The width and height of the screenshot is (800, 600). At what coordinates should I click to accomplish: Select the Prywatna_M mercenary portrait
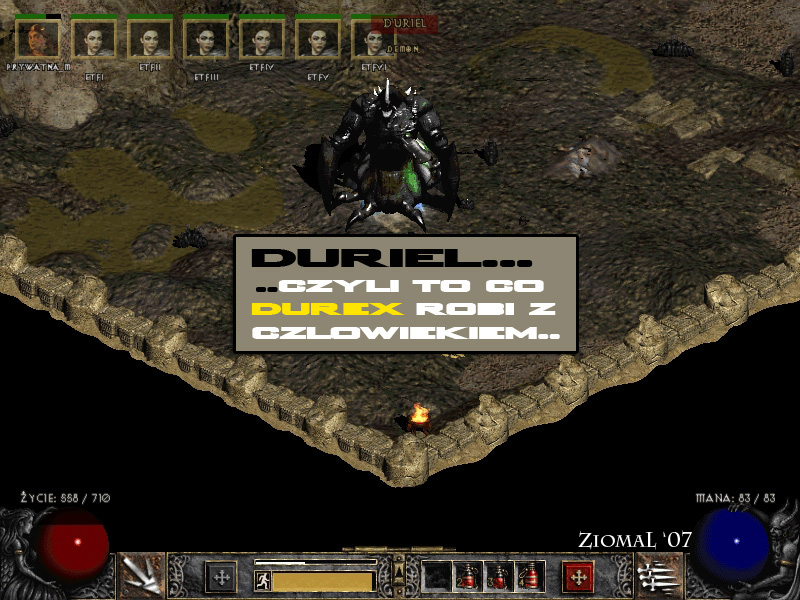click(38, 40)
